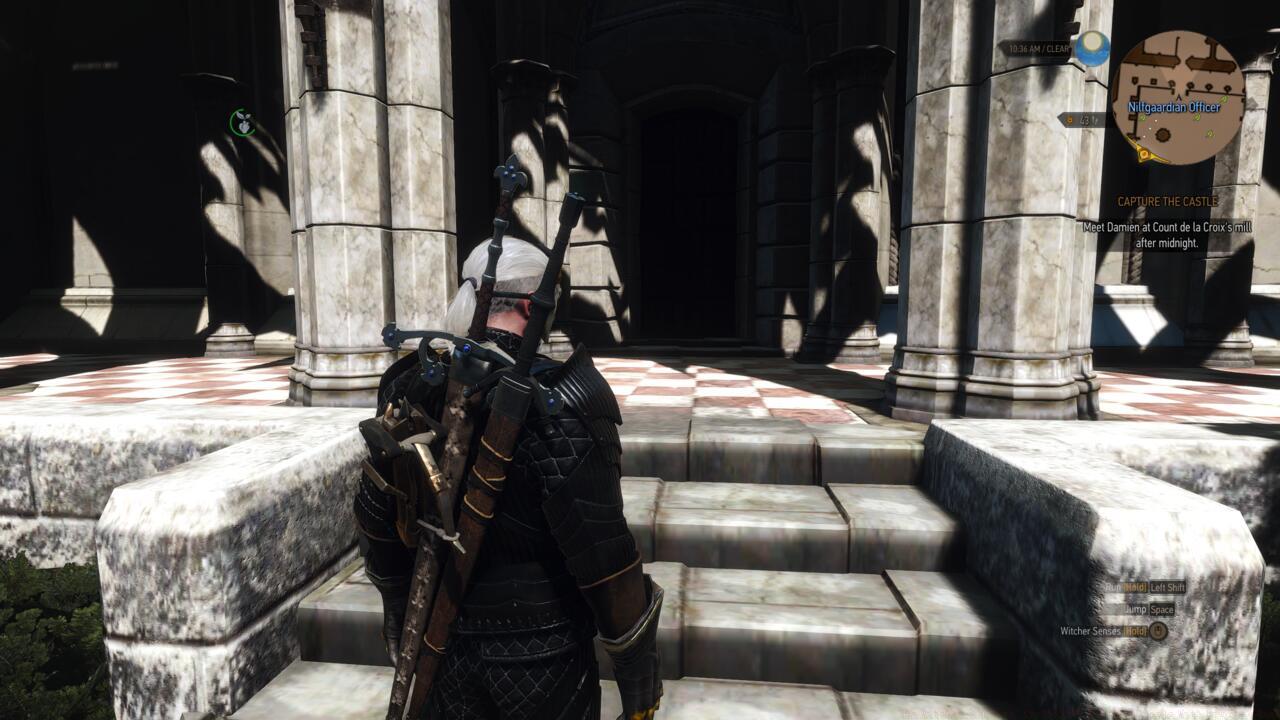Click a green herb dot on the minimap
The image size is (1280, 720).
(1223, 99)
